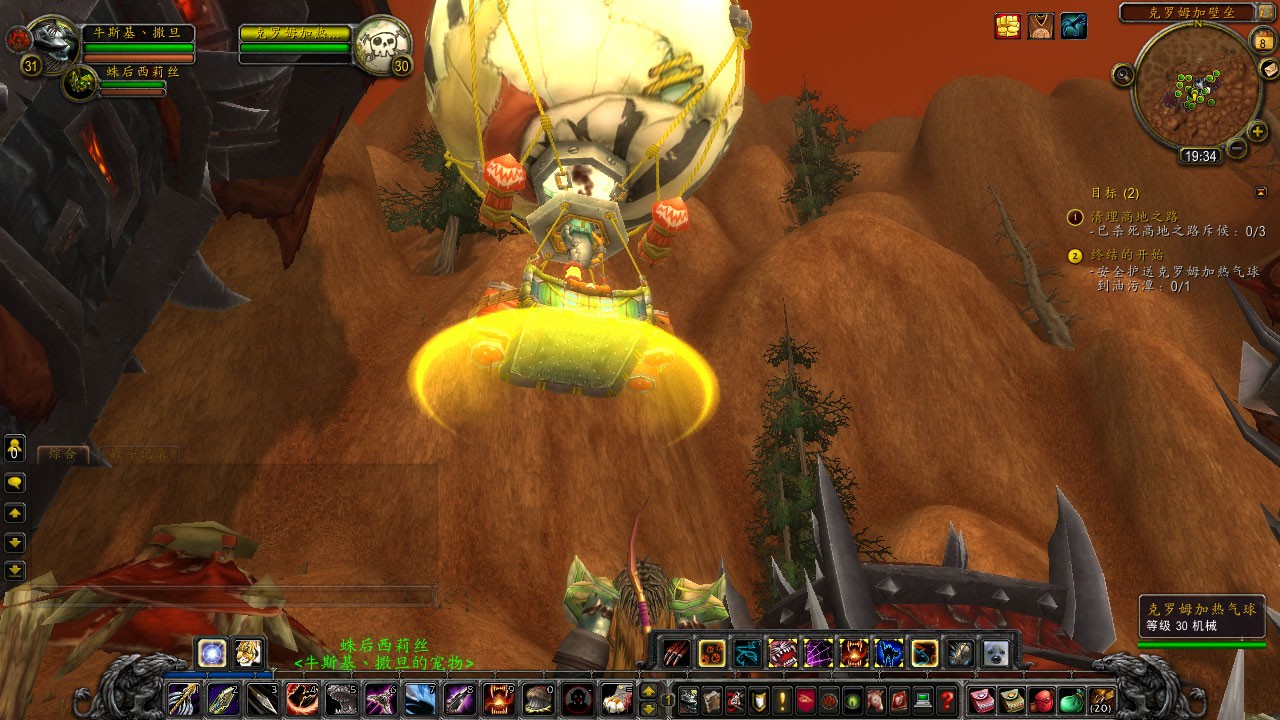Image resolution: width=1280 pixels, height=720 pixels.
Task: Click the pet portrait 蛛后西莉丝
Action: 79,84
